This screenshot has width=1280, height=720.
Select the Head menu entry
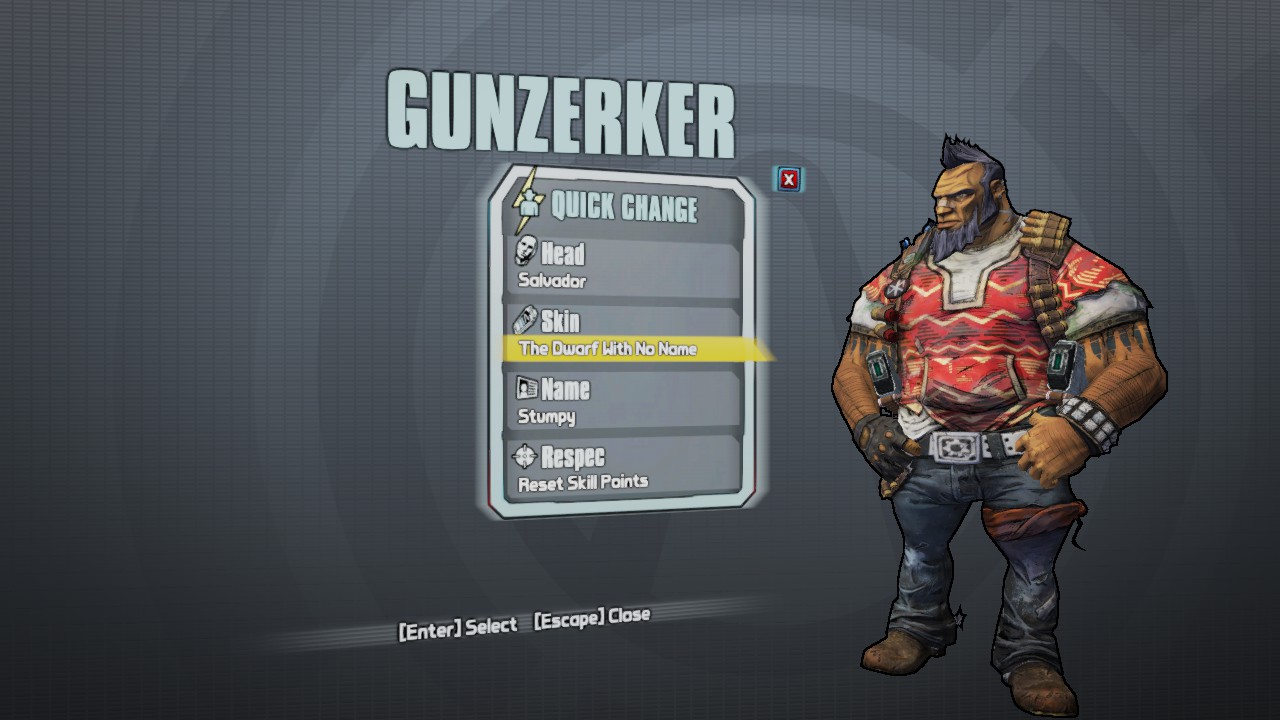click(x=562, y=254)
